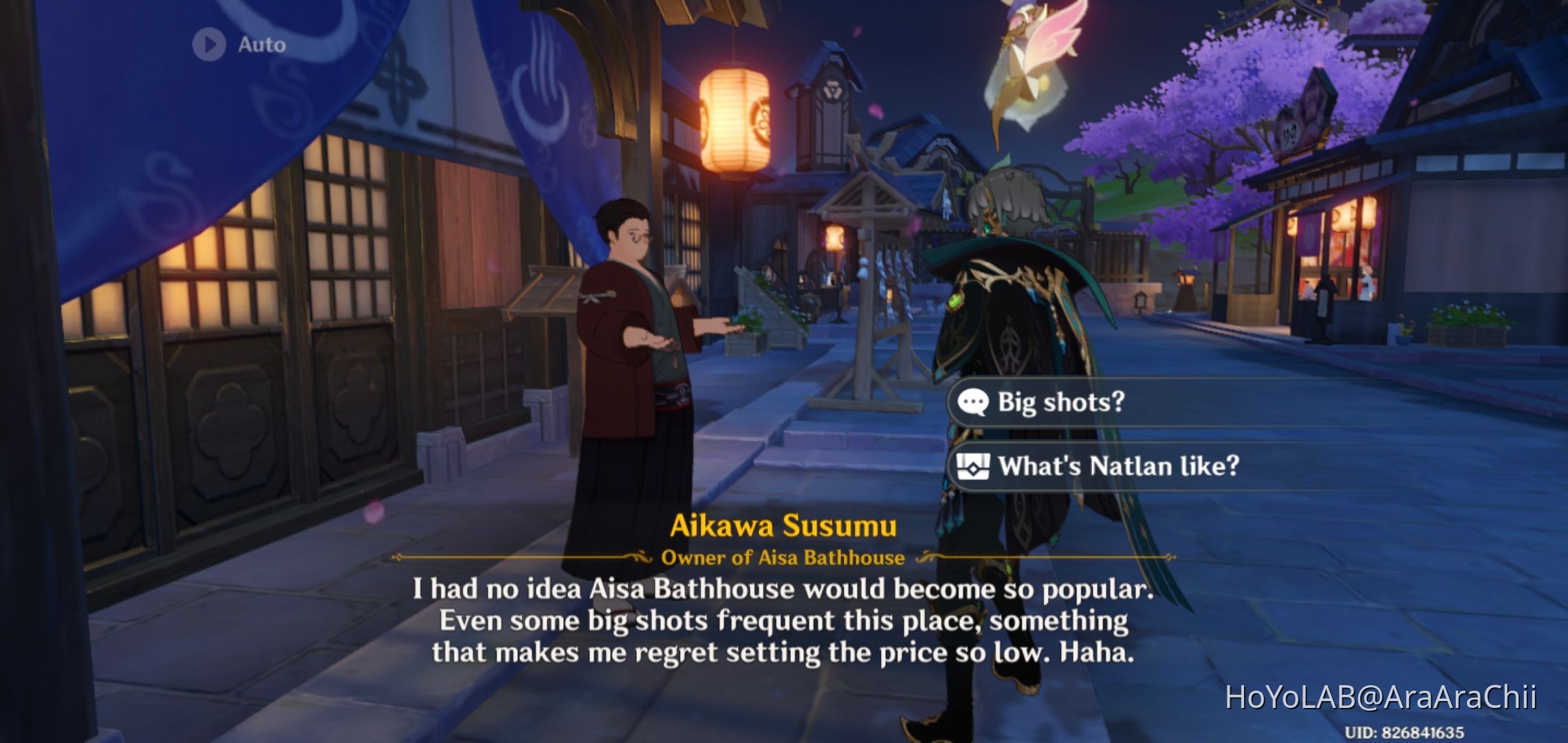Image resolution: width=1568 pixels, height=743 pixels.
Task: Click the play triangle icon next to Auto
Action: pos(210,45)
